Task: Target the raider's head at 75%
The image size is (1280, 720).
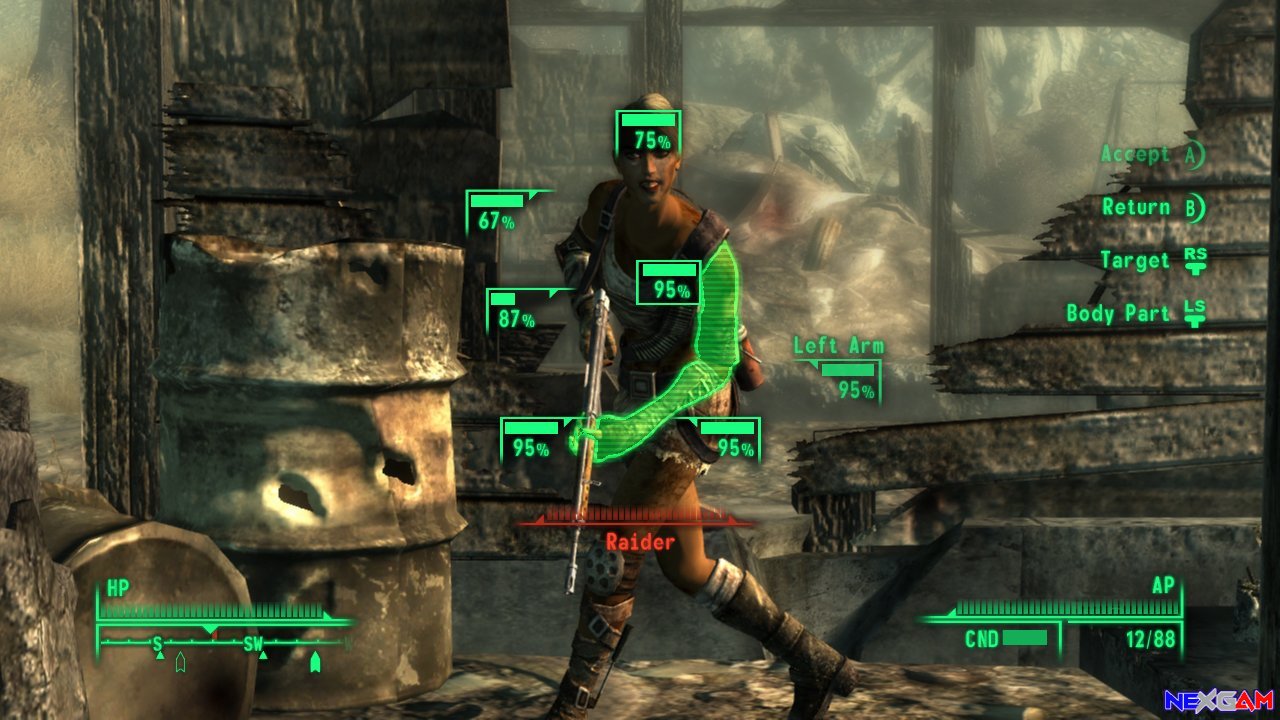Action: (x=648, y=133)
